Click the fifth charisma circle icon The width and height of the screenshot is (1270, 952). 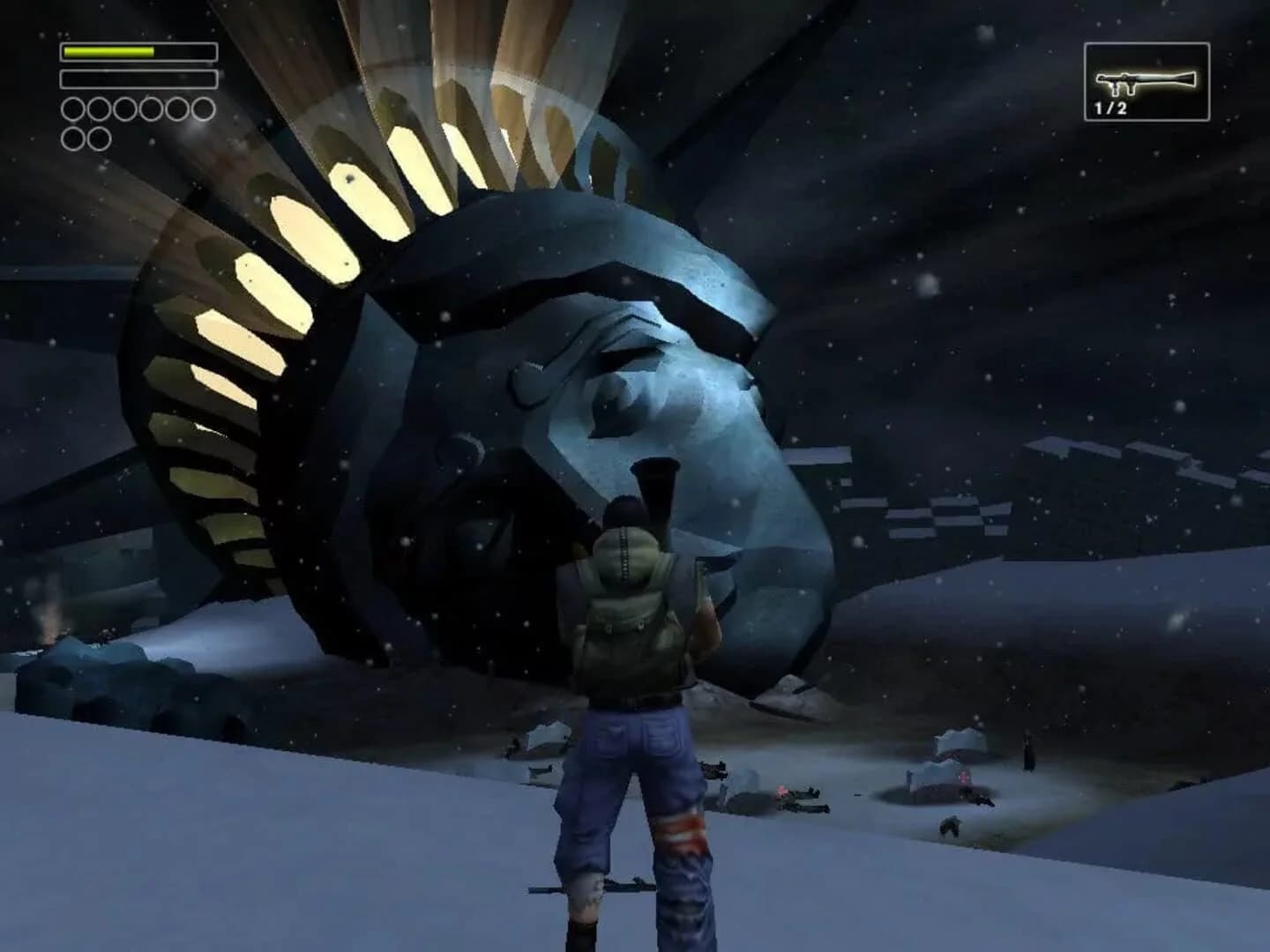point(176,109)
